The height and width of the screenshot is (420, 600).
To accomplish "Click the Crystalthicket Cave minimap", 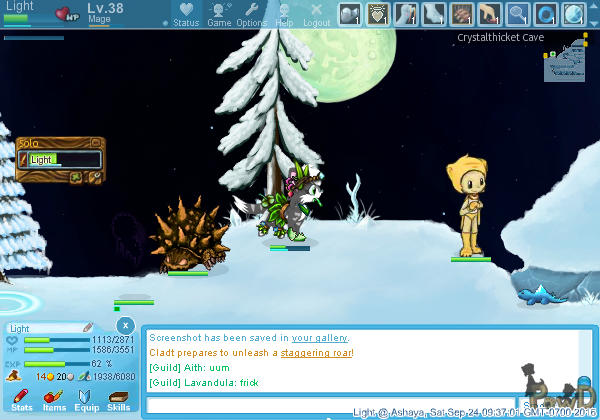I will point(564,61).
